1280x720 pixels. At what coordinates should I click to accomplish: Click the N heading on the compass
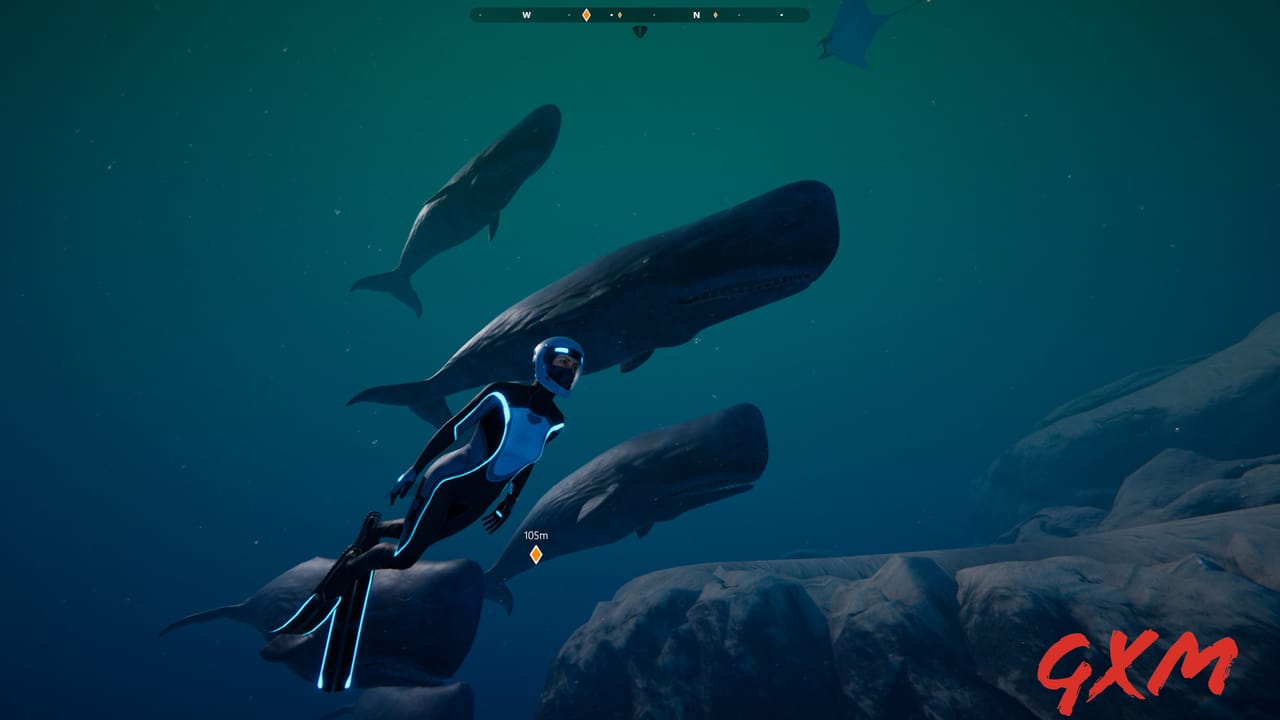(695, 15)
